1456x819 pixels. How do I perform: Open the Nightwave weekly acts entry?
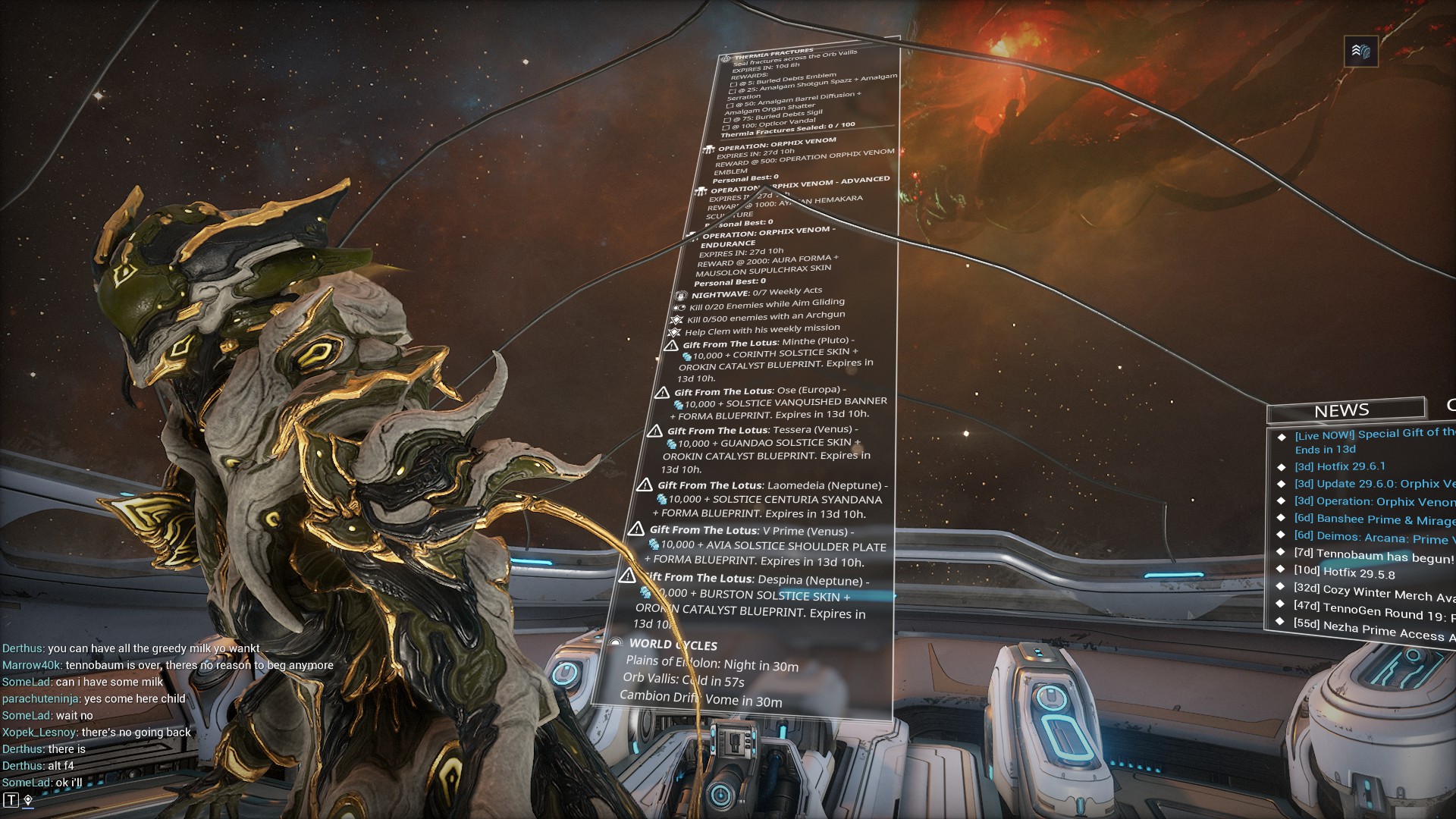coord(756,293)
